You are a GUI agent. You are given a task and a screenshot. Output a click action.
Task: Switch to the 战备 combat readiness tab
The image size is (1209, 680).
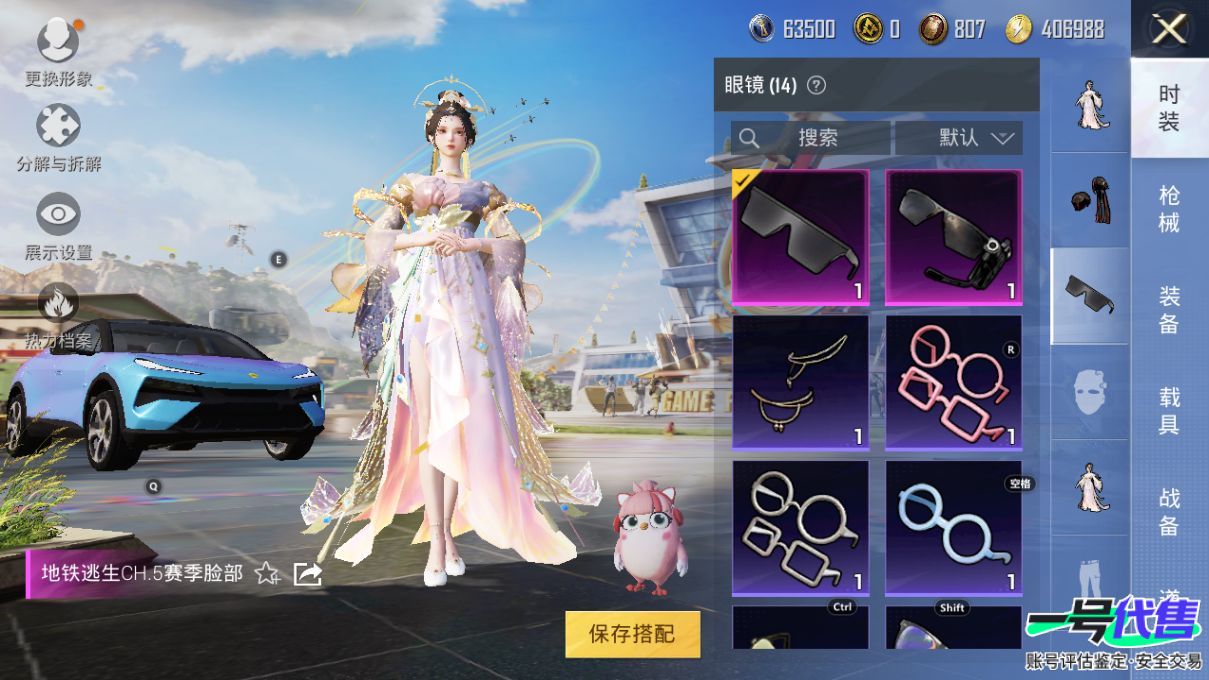tap(1169, 511)
